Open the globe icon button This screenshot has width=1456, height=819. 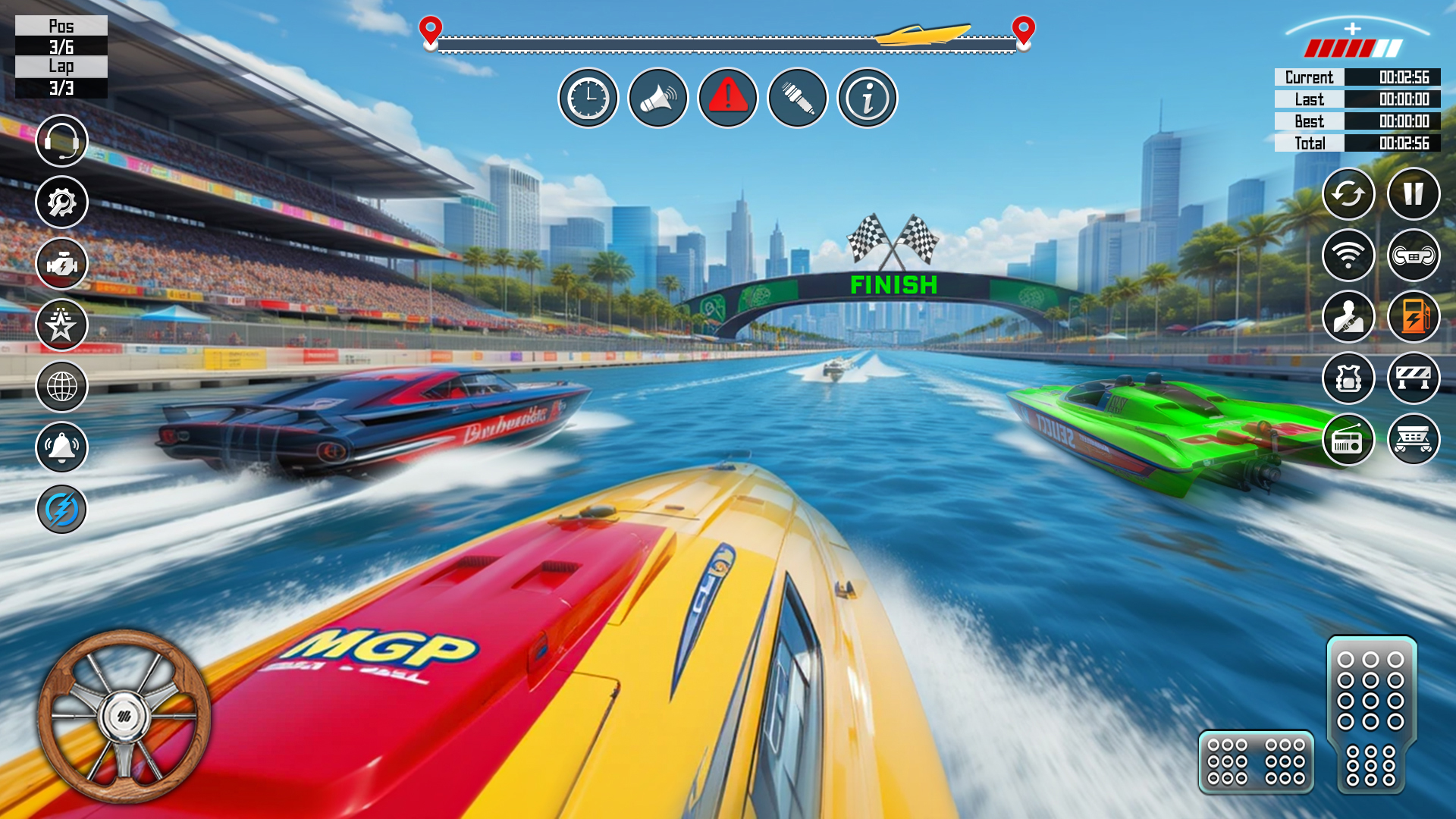[x=61, y=386]
